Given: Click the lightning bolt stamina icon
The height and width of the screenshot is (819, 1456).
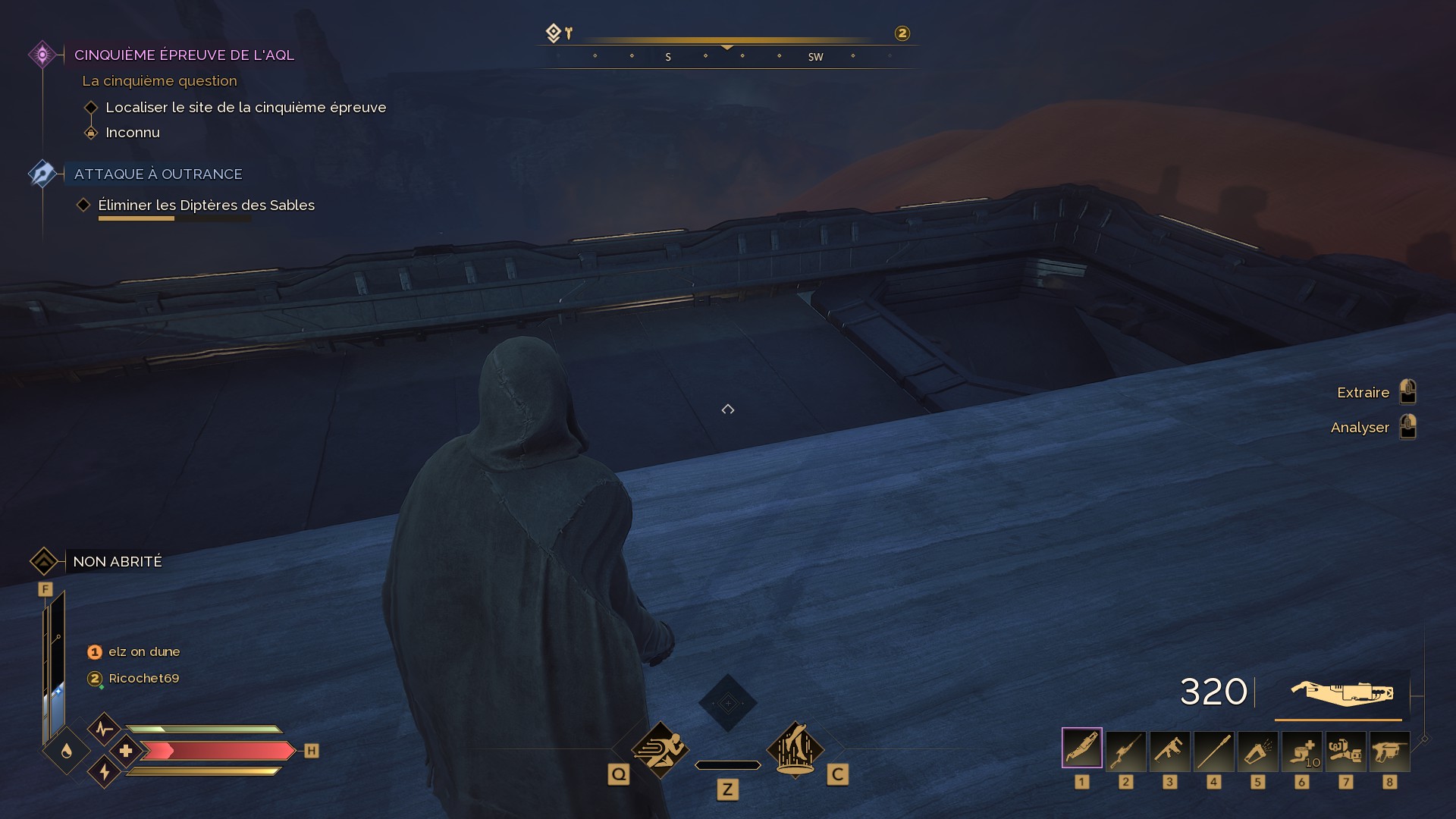Looking at the screenshot, I should 105,772.
